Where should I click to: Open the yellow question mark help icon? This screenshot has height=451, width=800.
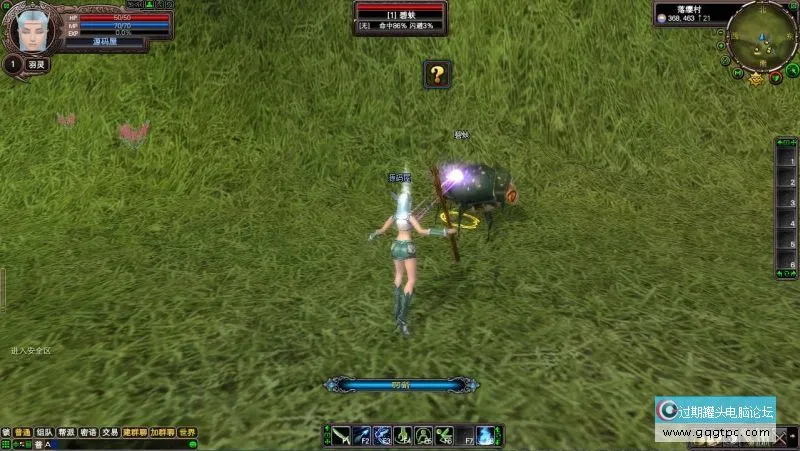click(x=436, y=73)
